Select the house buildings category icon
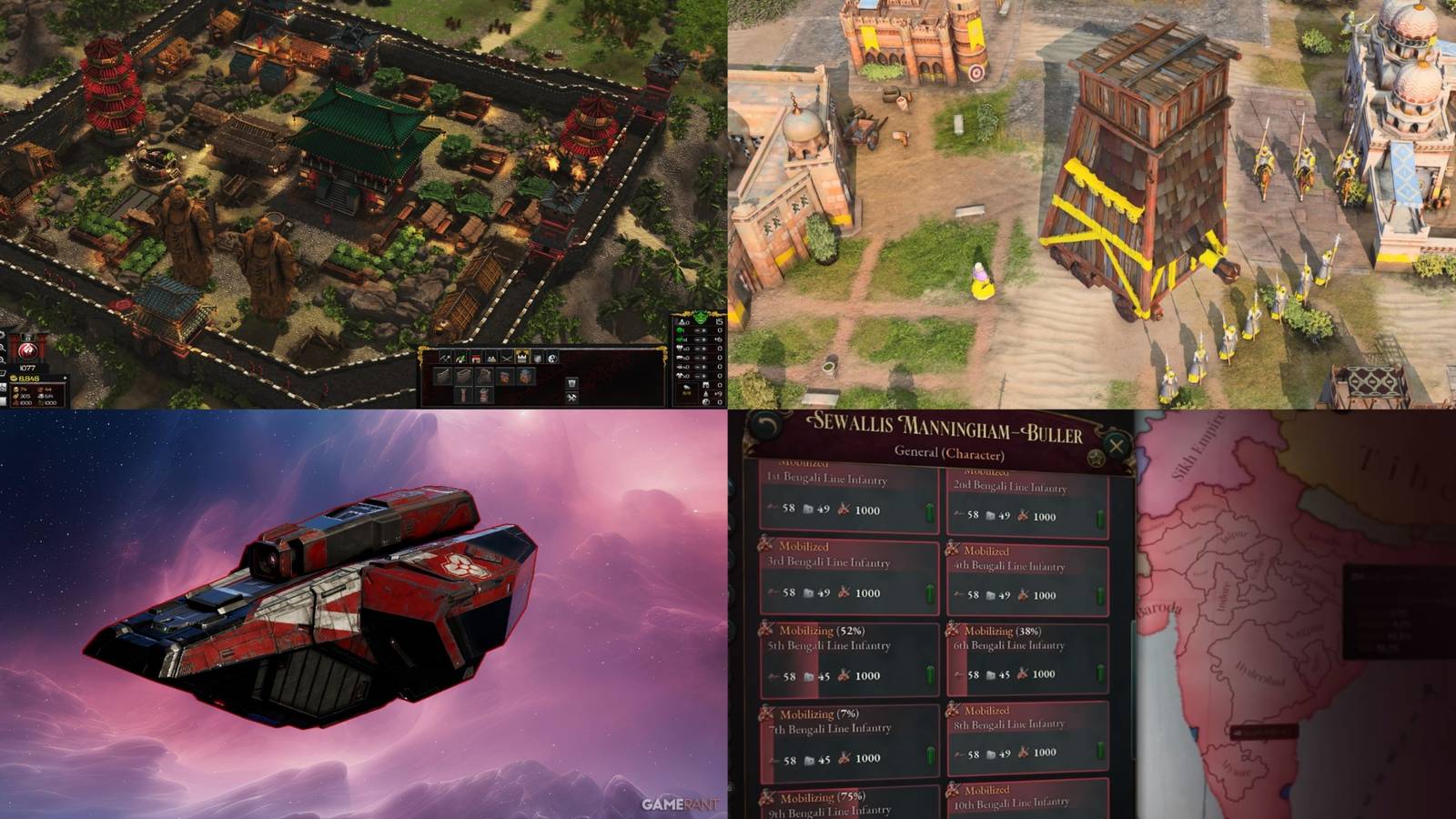This screenshot has width=1456, height=819. pos(476,358)
